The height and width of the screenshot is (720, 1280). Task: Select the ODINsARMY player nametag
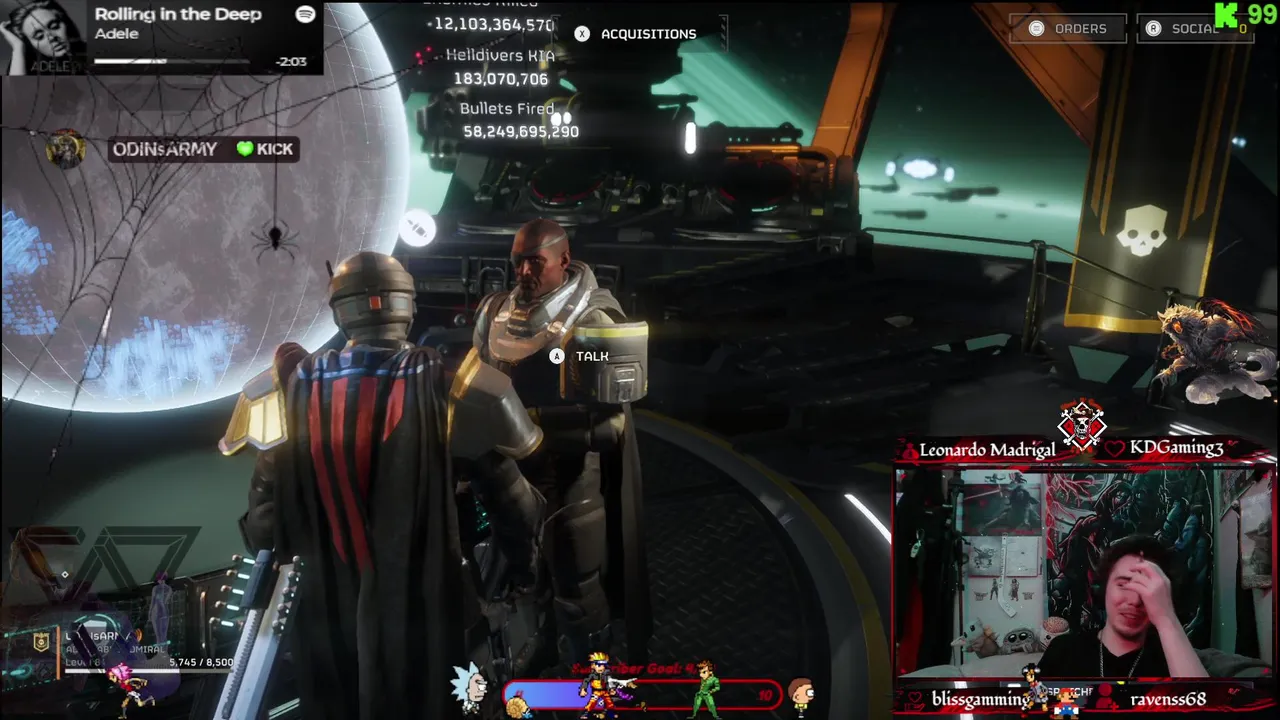coord(165,149)
